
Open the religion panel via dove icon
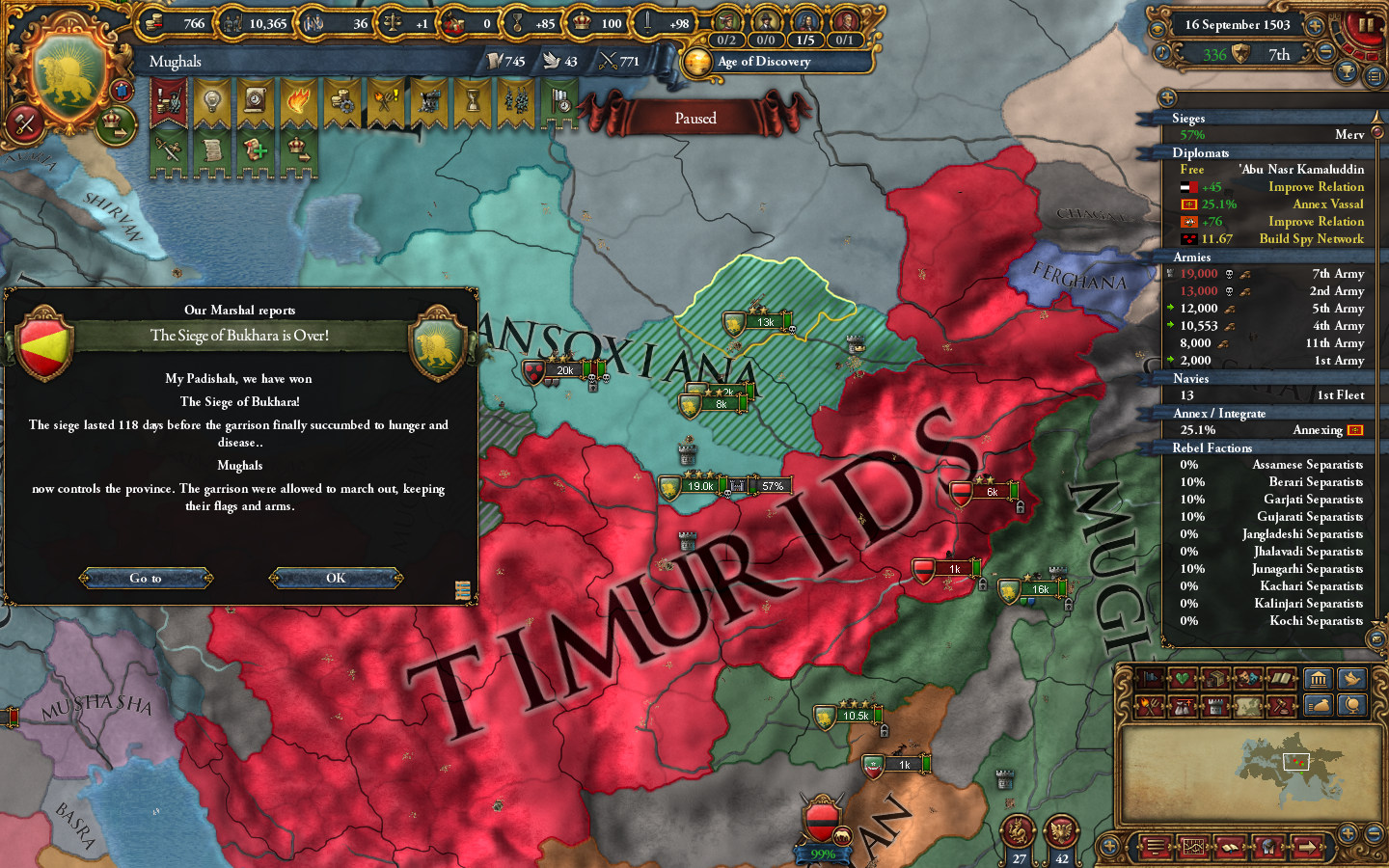(1353, 680)
